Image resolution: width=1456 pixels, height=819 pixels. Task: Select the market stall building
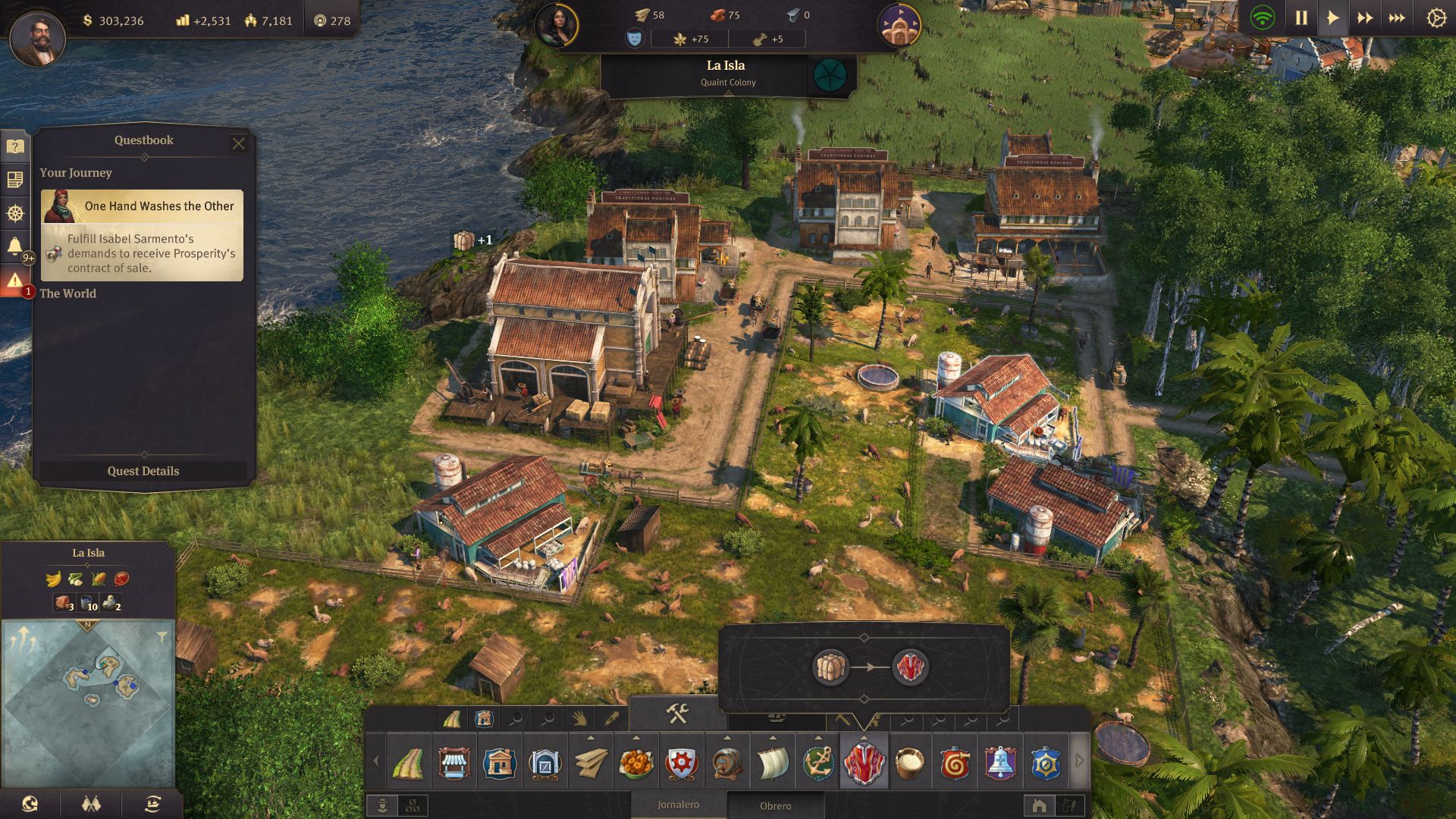click(x=453, y=763)
